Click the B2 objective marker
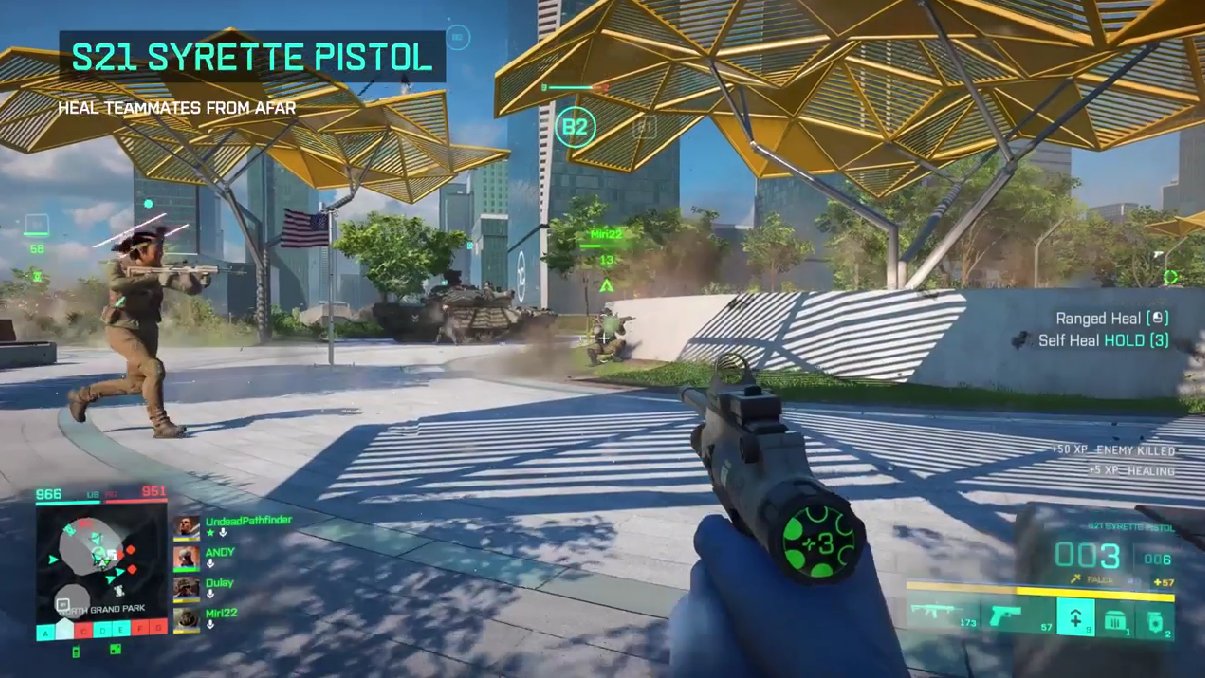The image size is (1205, 678). click(x=577, y=127)
